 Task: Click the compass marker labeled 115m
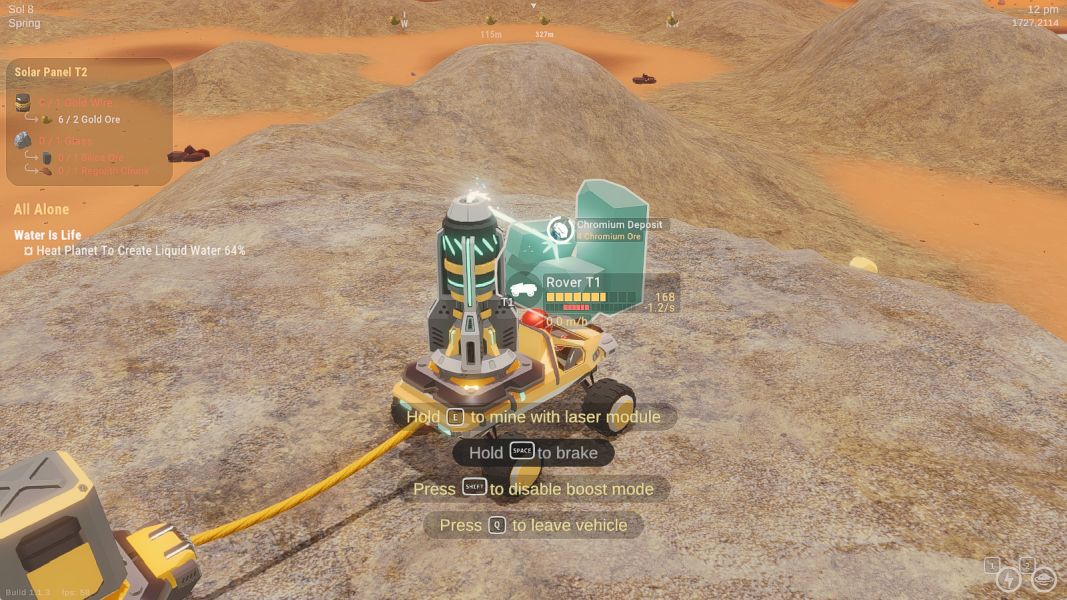click(490, 21)
